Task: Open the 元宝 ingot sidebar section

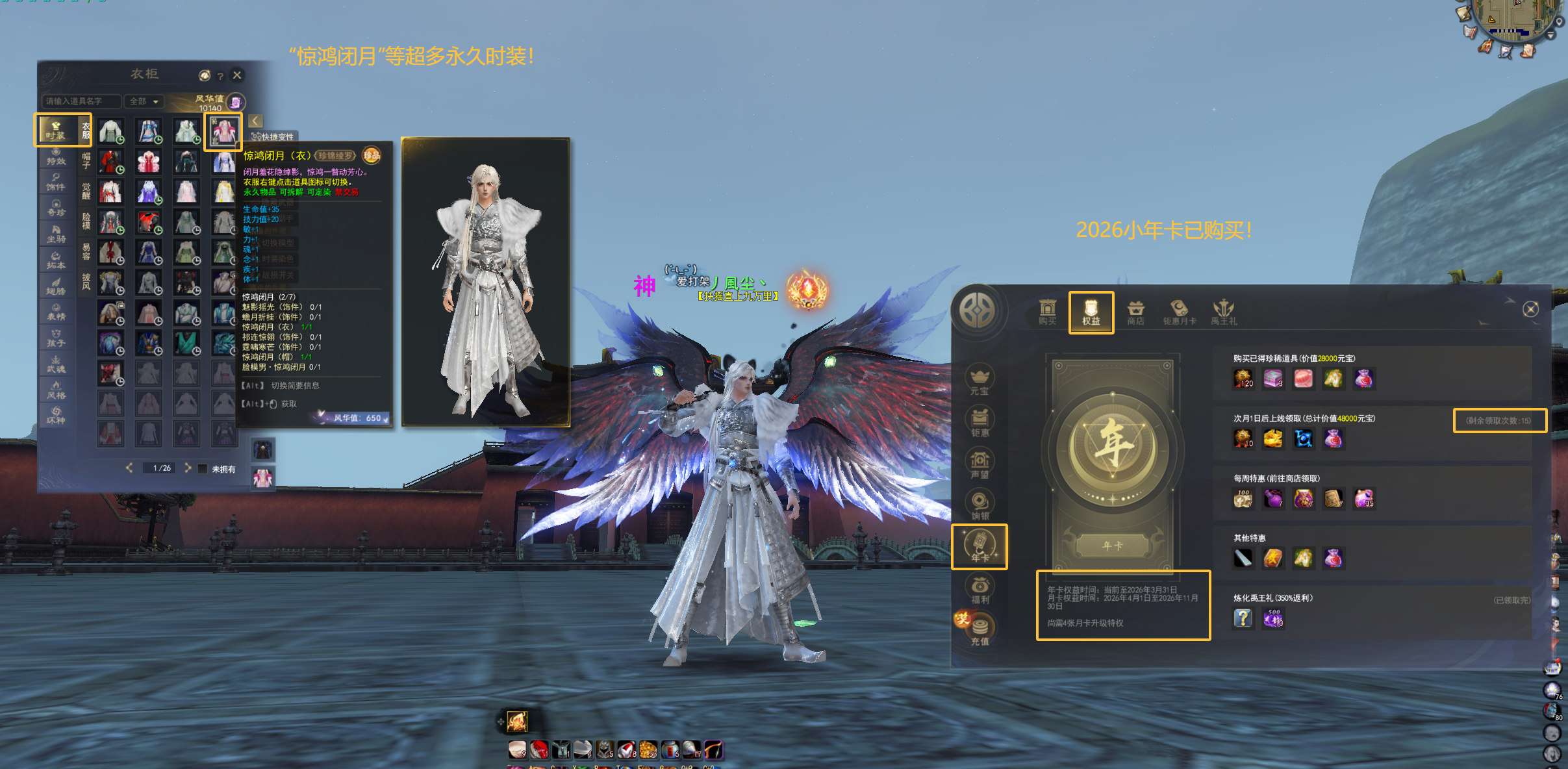Action: (980, 381)
